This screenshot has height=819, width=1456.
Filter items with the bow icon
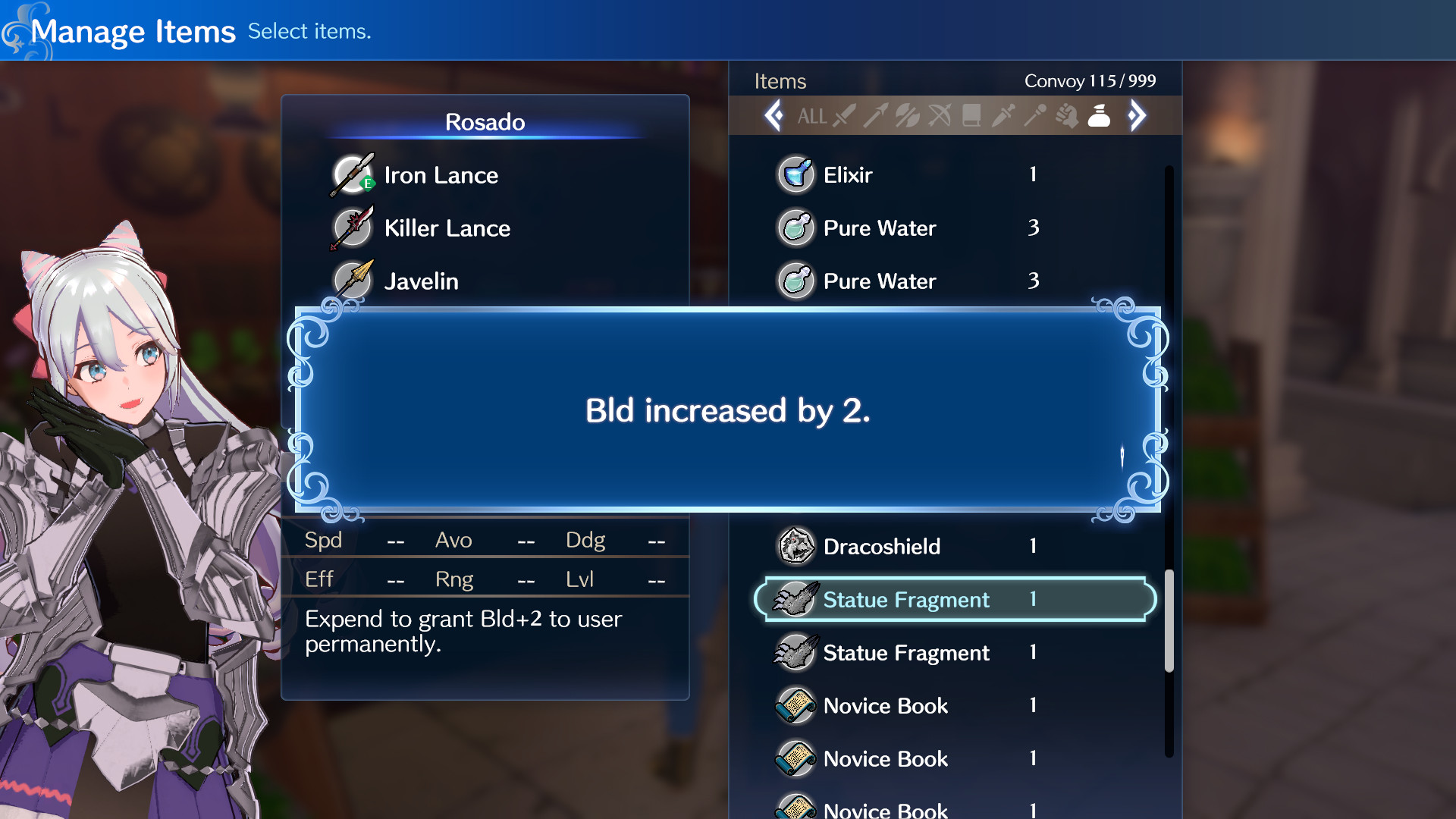[939, 116]
